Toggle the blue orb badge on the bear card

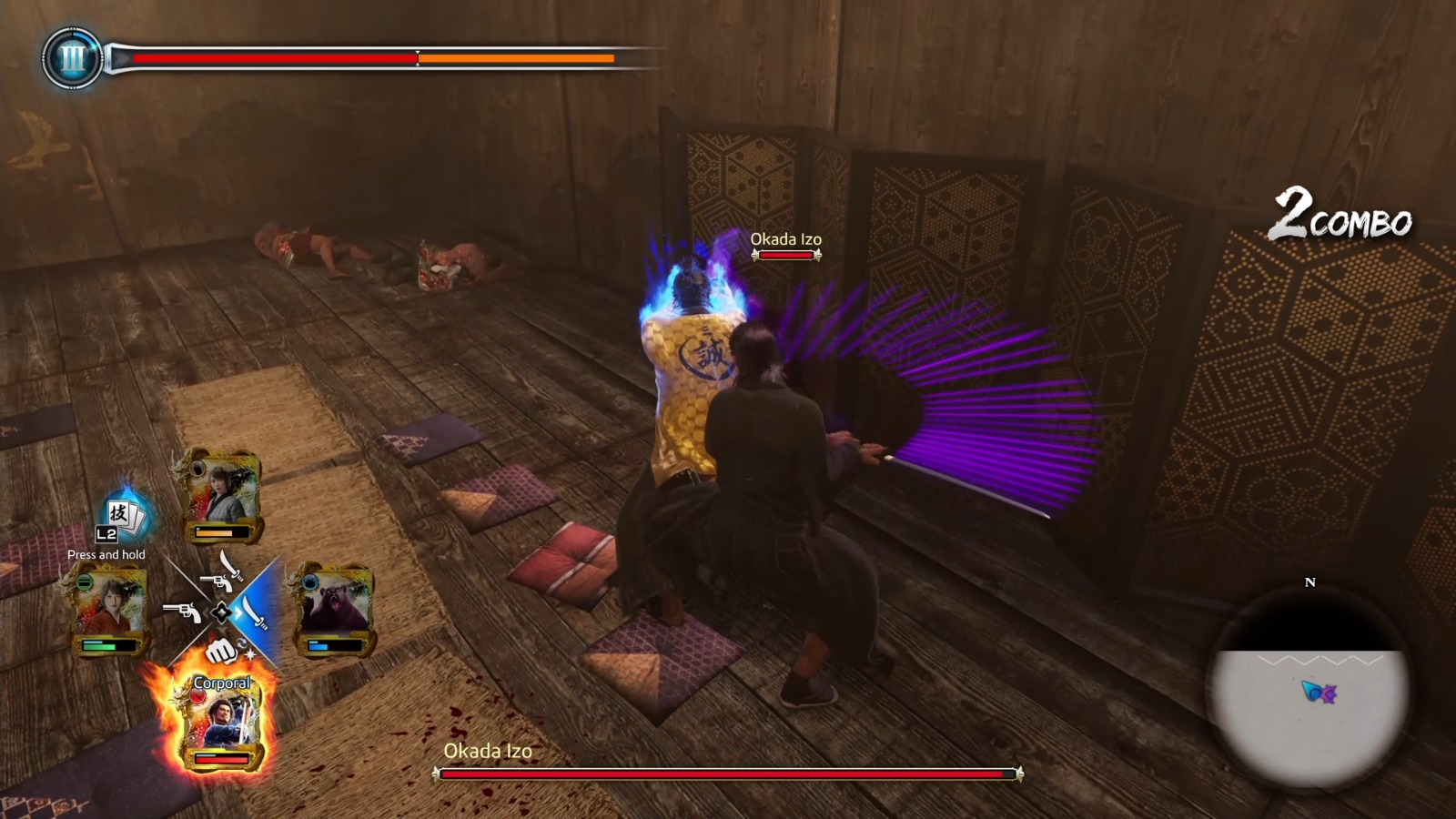coord(309,581)
